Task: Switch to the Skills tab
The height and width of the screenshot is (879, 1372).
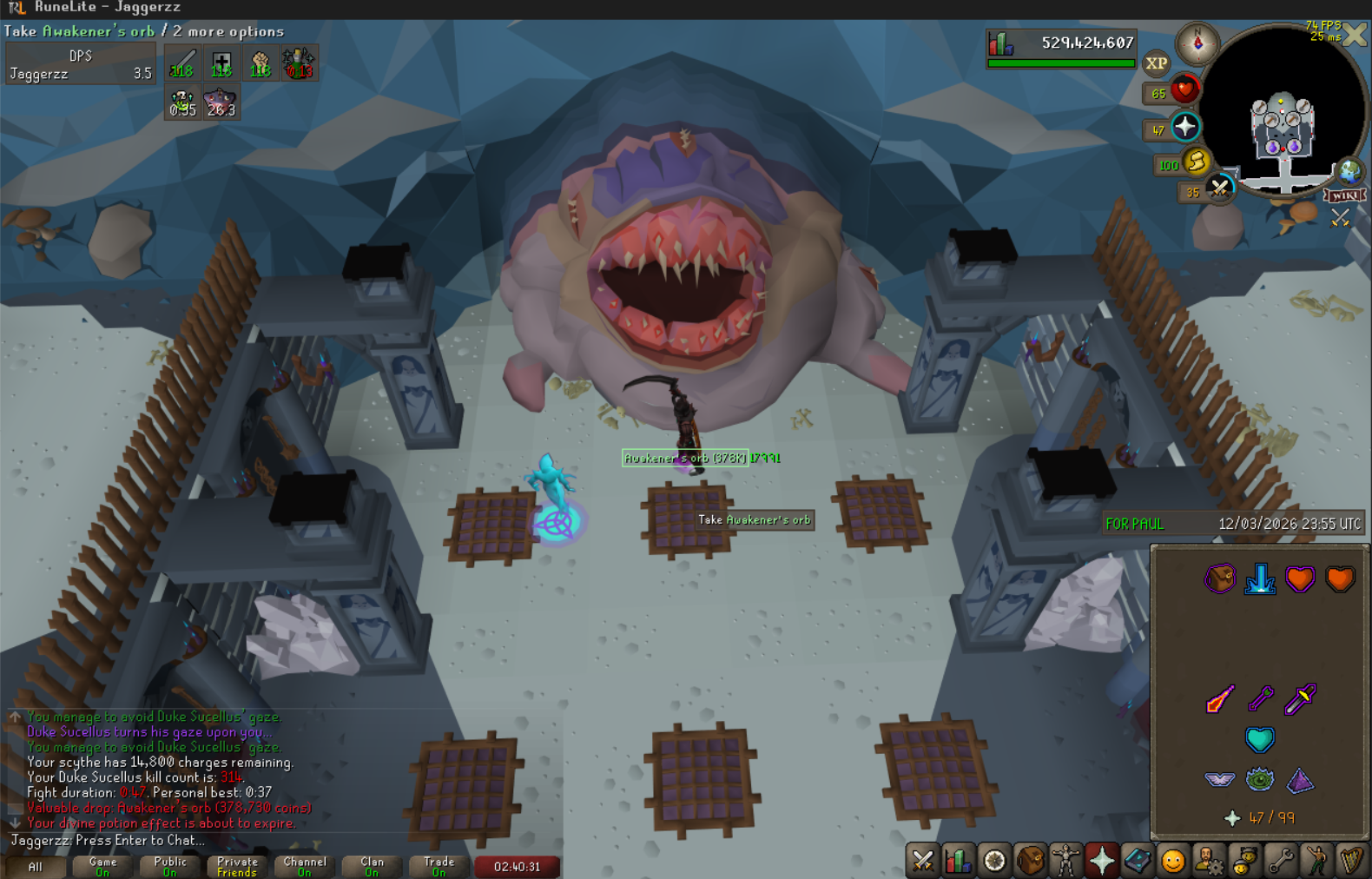Action: [958, 861]
